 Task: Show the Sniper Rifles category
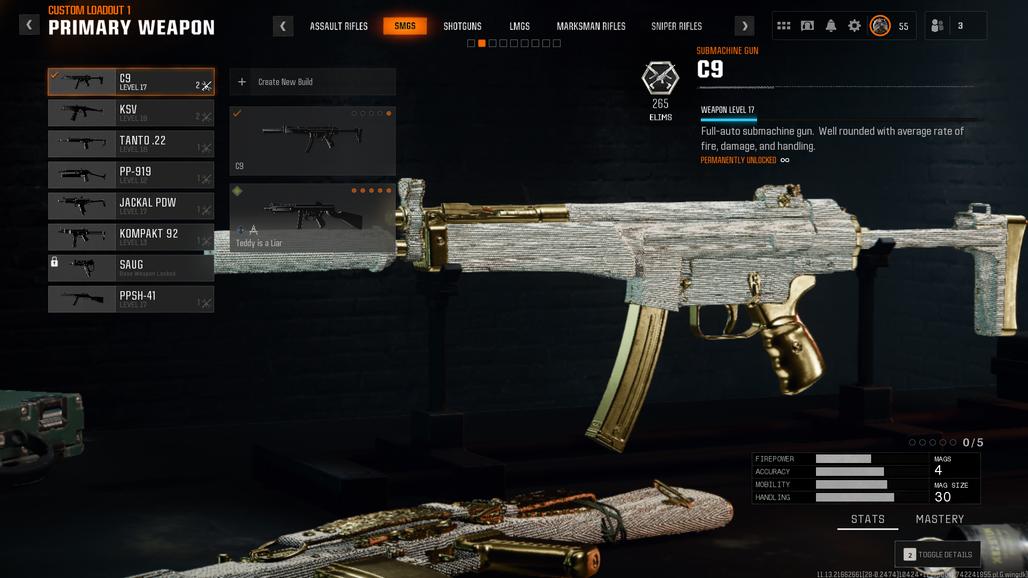(x=676, y=26)
